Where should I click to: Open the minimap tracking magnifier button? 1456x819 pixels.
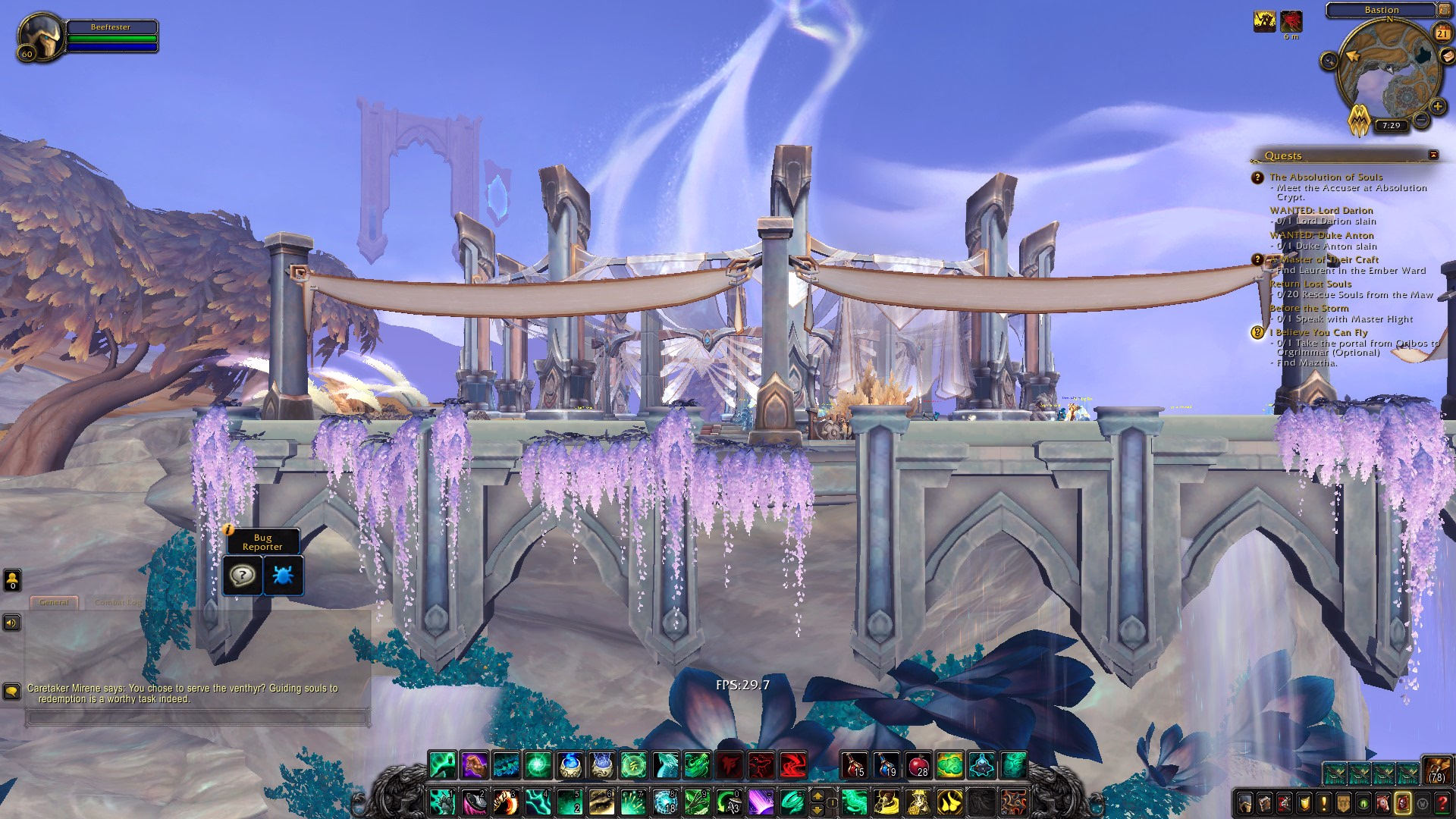click(x=1329, y=61)
